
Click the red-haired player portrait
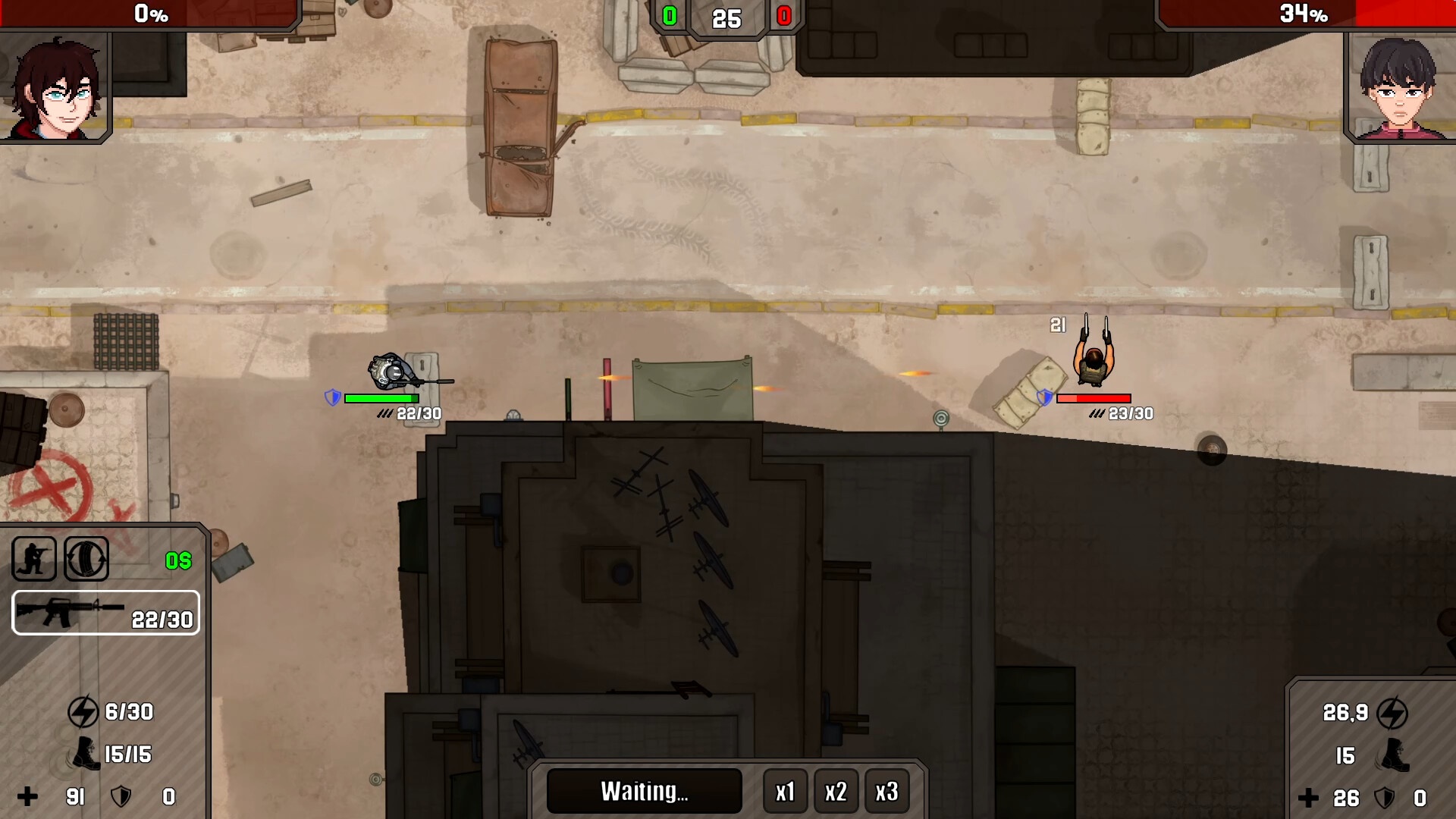[55, 89]
